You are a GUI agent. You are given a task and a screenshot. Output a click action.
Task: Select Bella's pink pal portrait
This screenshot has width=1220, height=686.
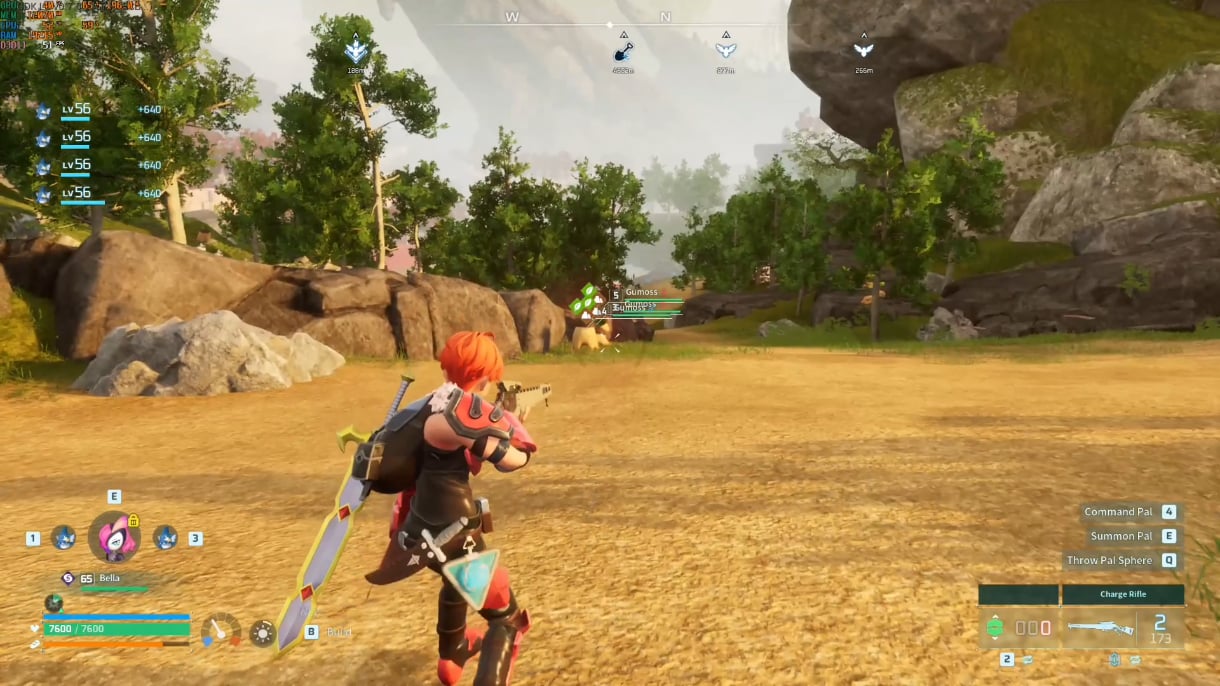coord(113,537)
